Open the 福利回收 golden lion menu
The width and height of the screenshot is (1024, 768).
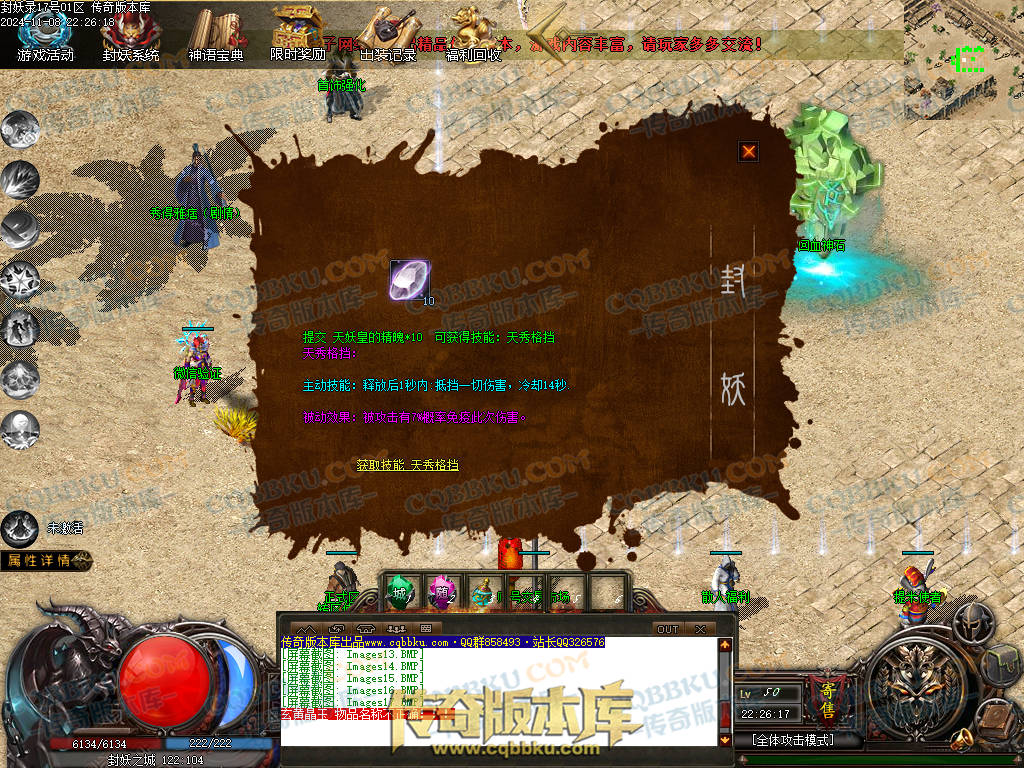[x=473, y=35]
